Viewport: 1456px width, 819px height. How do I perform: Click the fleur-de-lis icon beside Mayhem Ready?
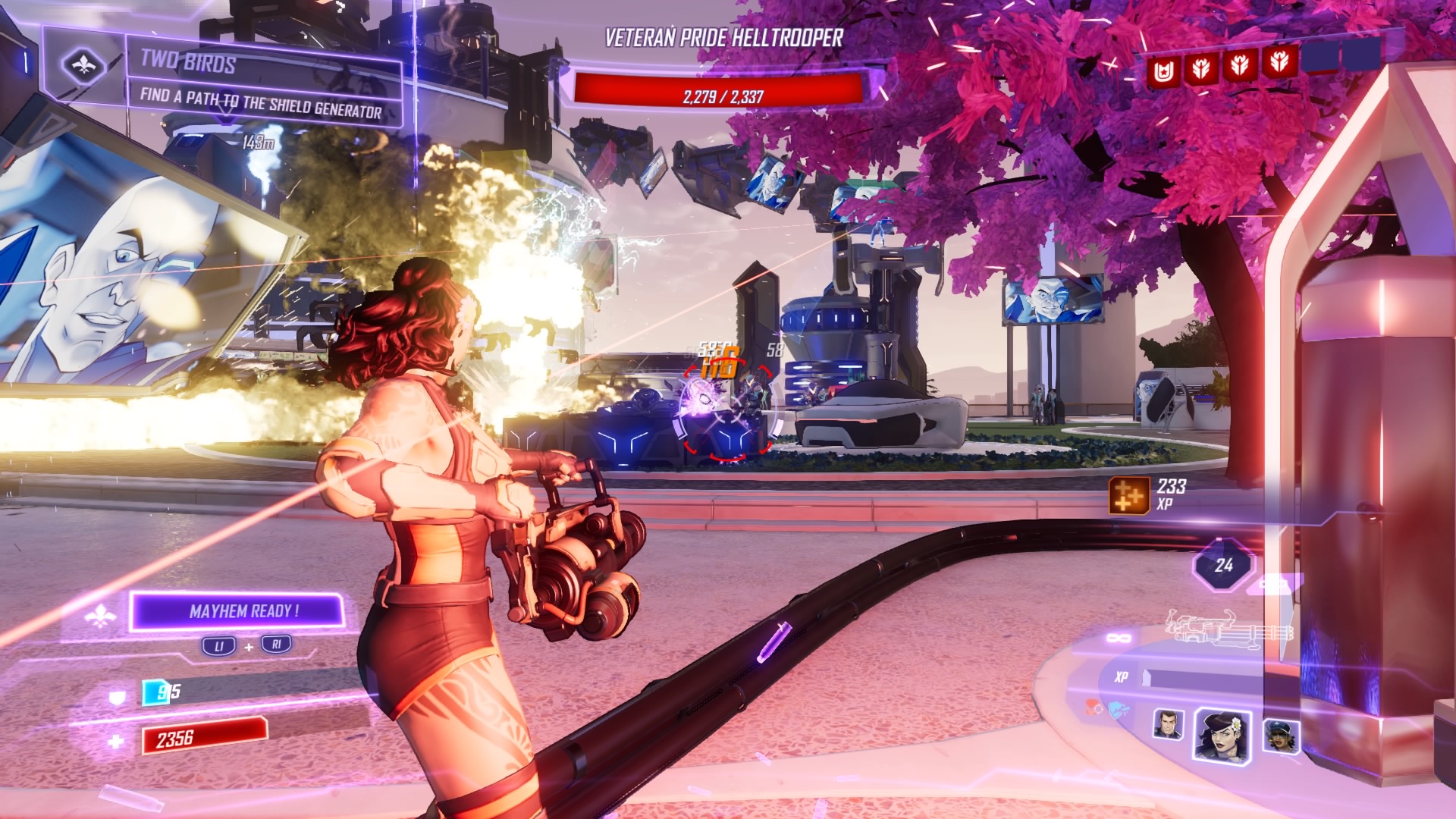click(100, 617)
